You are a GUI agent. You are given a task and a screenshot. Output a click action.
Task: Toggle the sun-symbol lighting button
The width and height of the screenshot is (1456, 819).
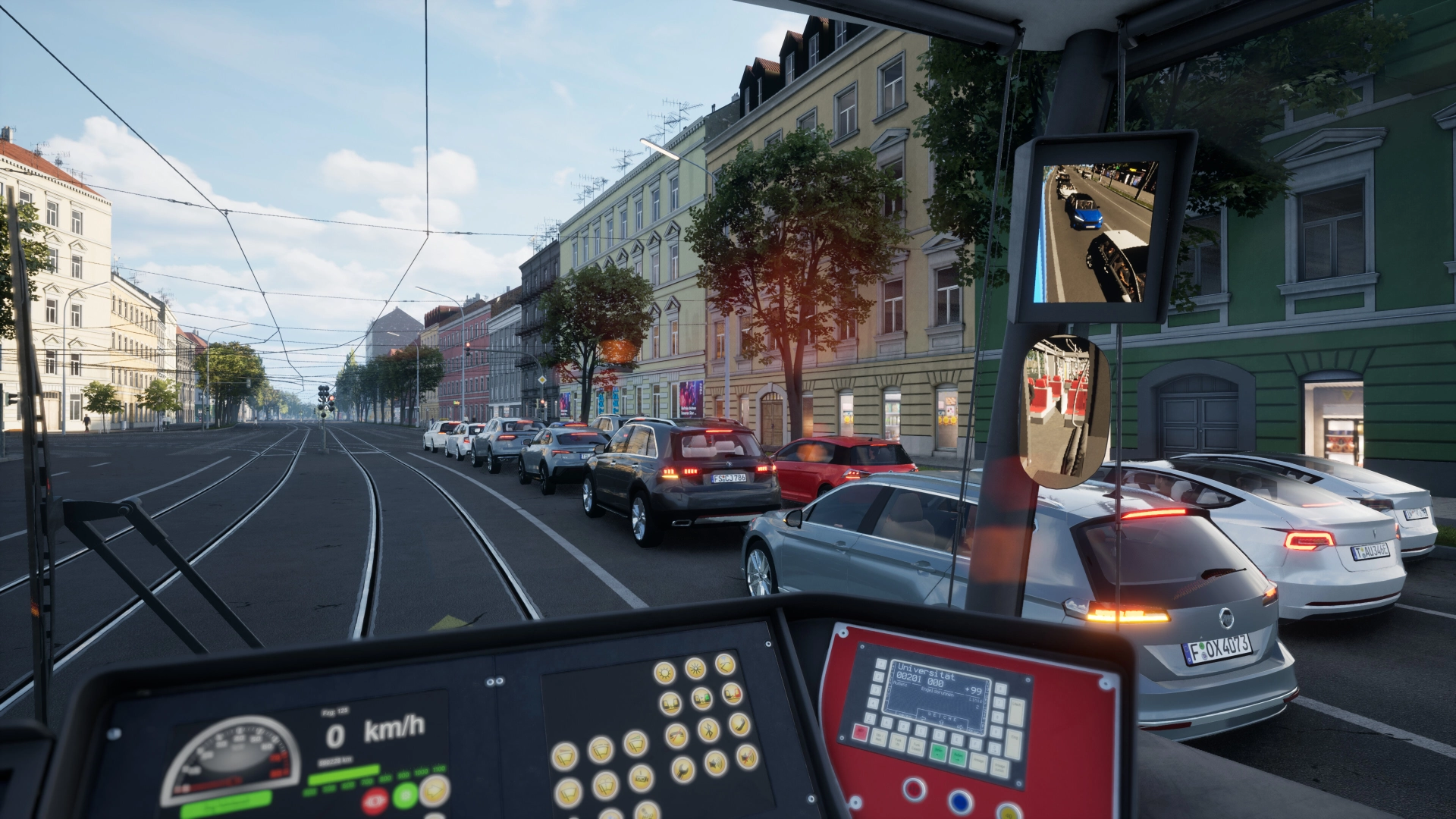(x=664, y=672)
